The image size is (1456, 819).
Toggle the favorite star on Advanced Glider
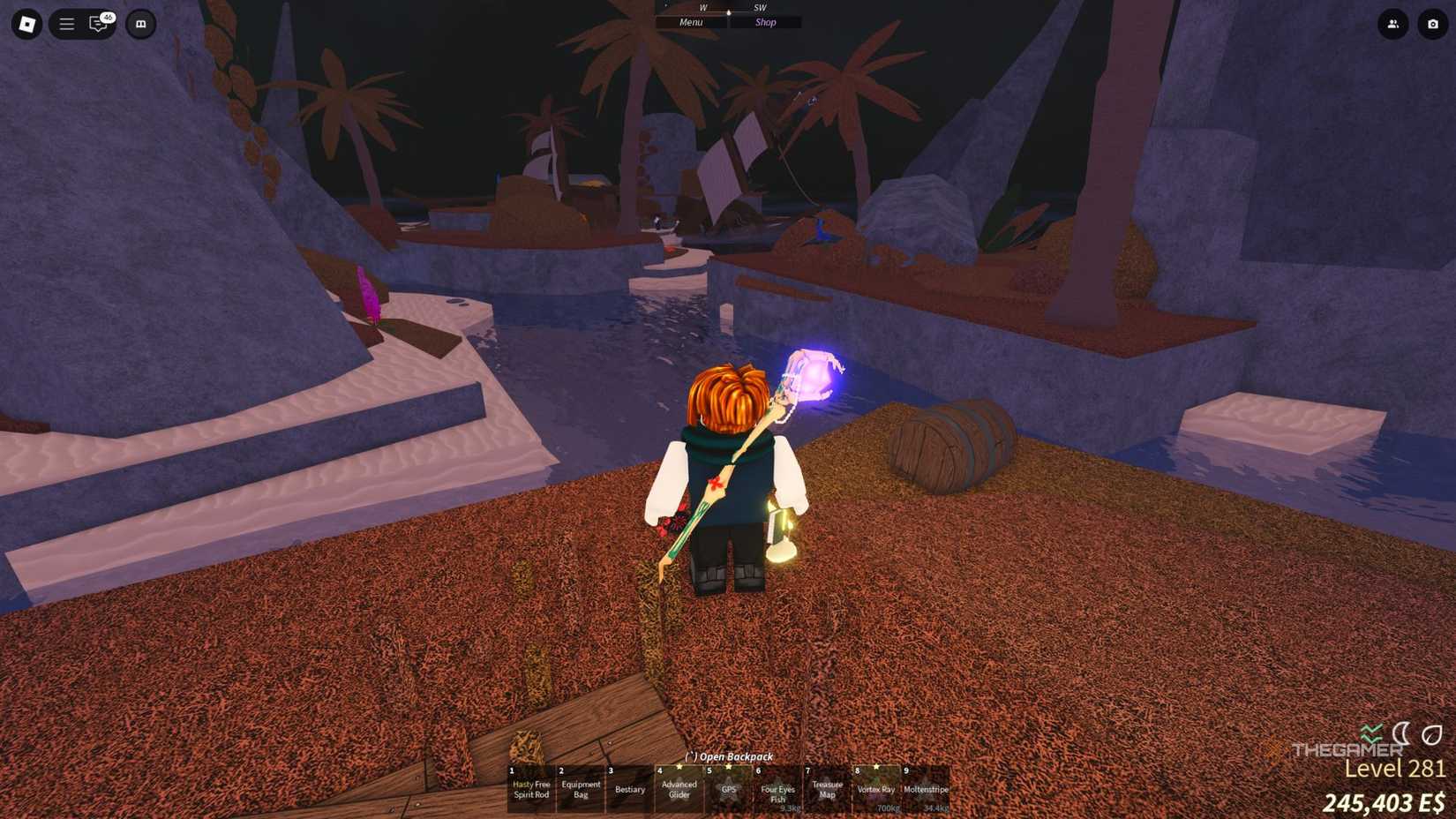click(x=679, y=766)
